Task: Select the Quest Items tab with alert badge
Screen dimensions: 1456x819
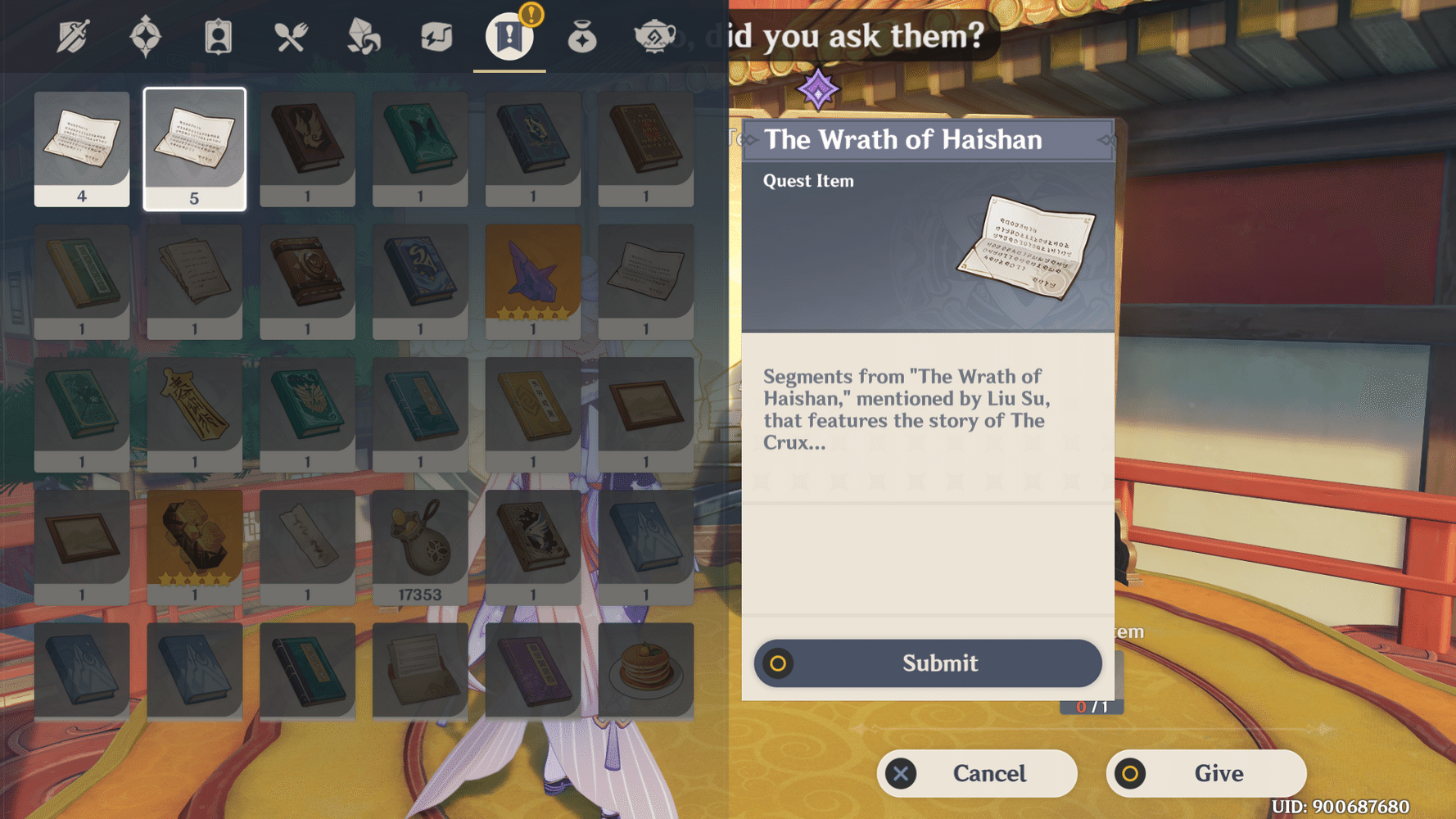Action: (509, 37)
